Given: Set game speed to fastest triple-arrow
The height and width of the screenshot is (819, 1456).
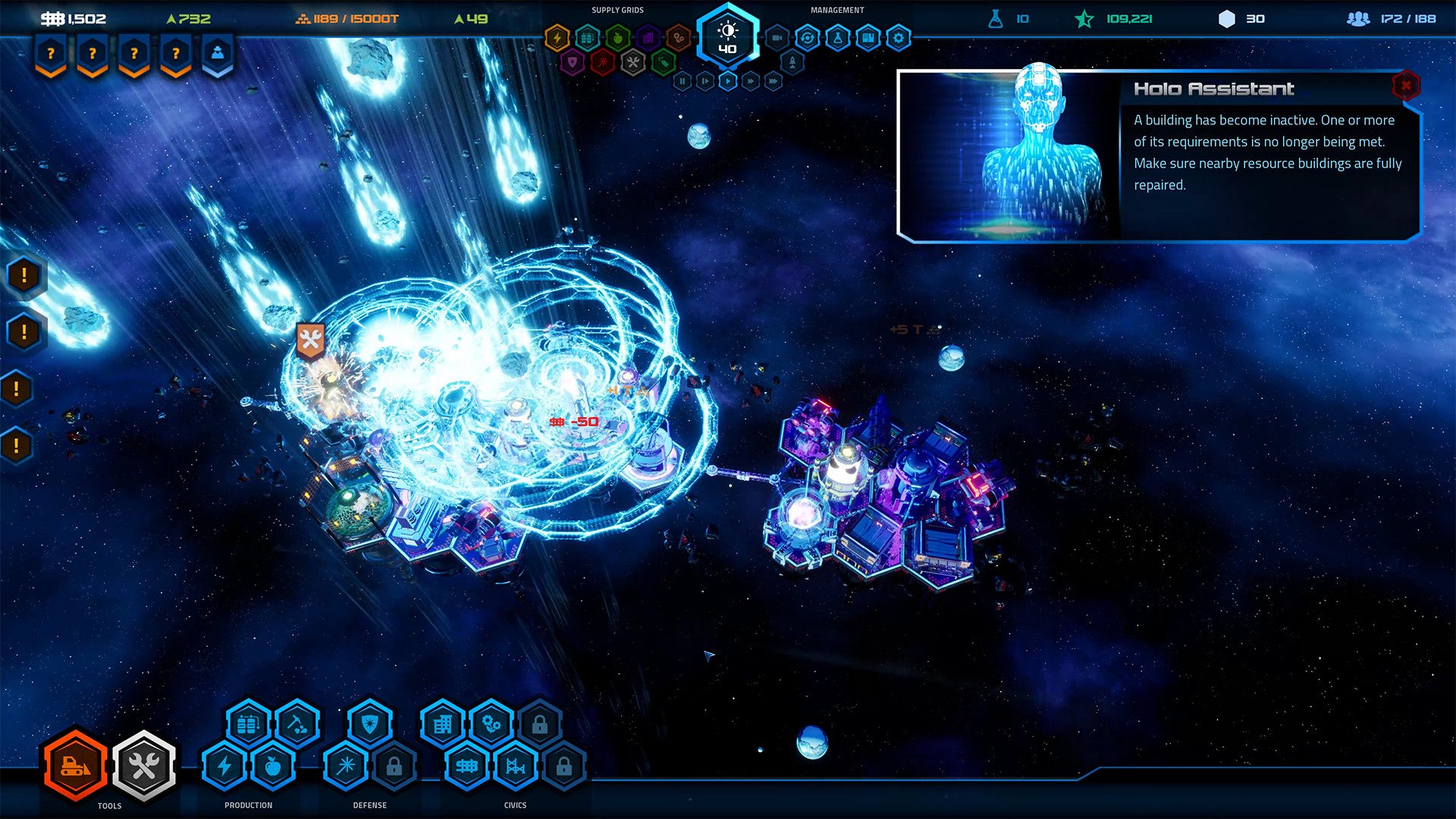Looking at the screenshot, I should (x=773, y=80).
